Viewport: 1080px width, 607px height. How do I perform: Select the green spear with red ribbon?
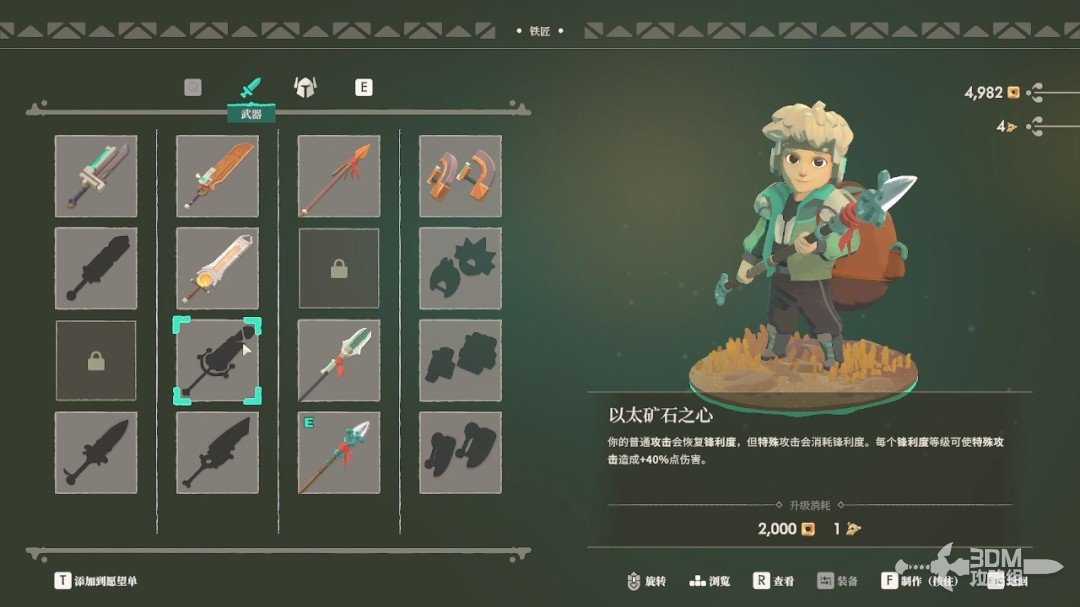click(339, 360)
